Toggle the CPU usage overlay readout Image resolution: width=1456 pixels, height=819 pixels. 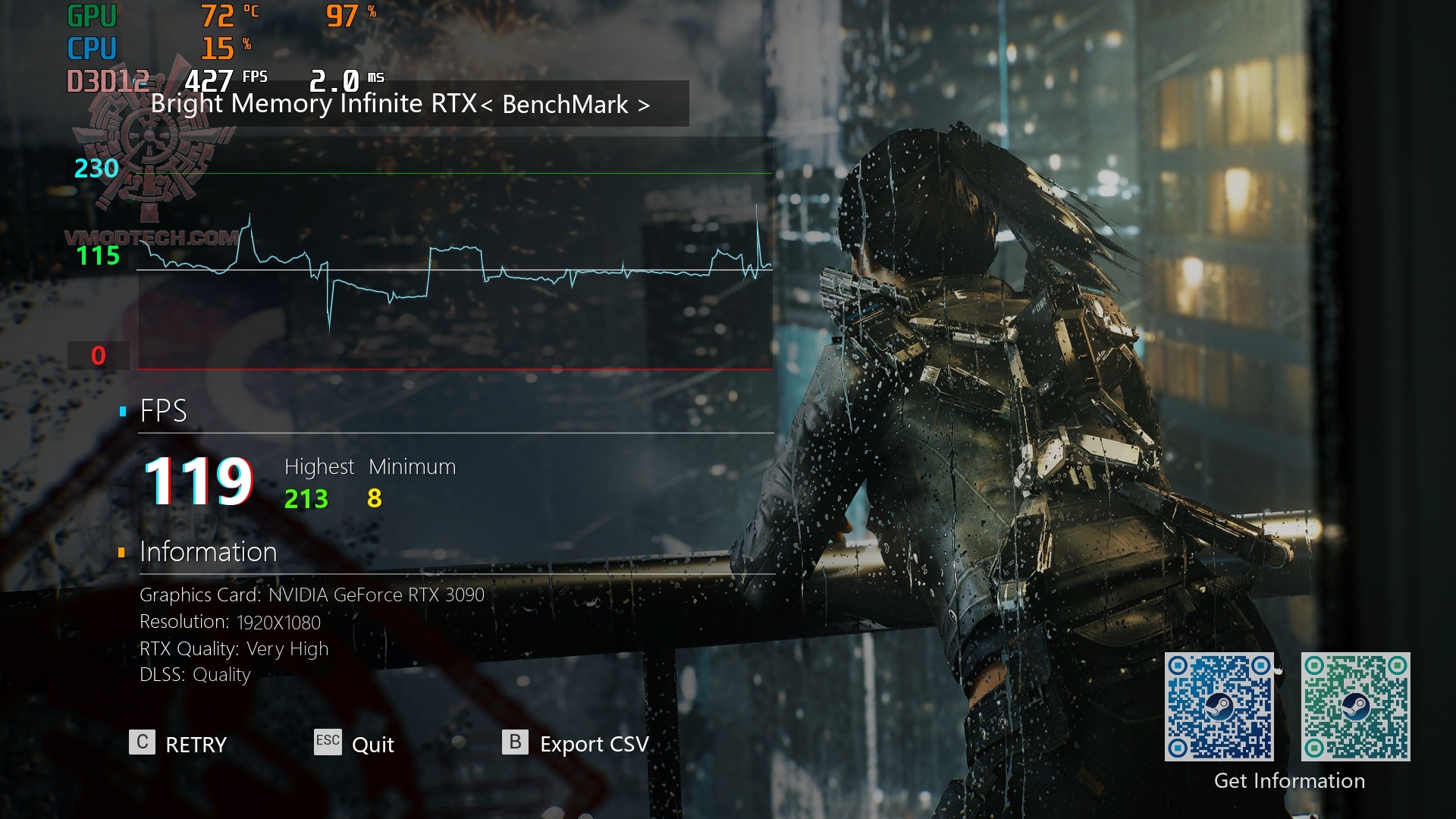click(x=220, y=47)
